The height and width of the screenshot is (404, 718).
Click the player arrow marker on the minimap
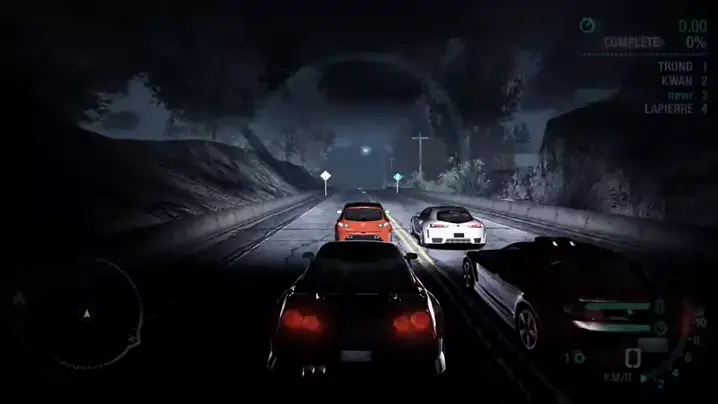pos(86,313)
